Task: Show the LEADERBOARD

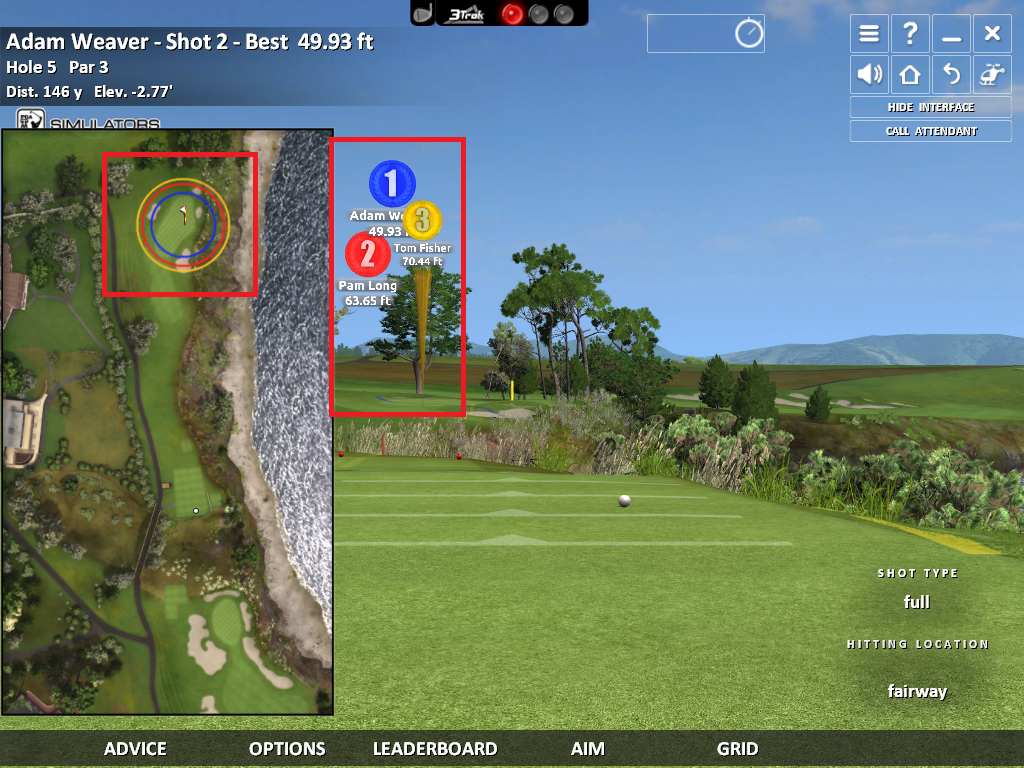Action: (435, 748)
